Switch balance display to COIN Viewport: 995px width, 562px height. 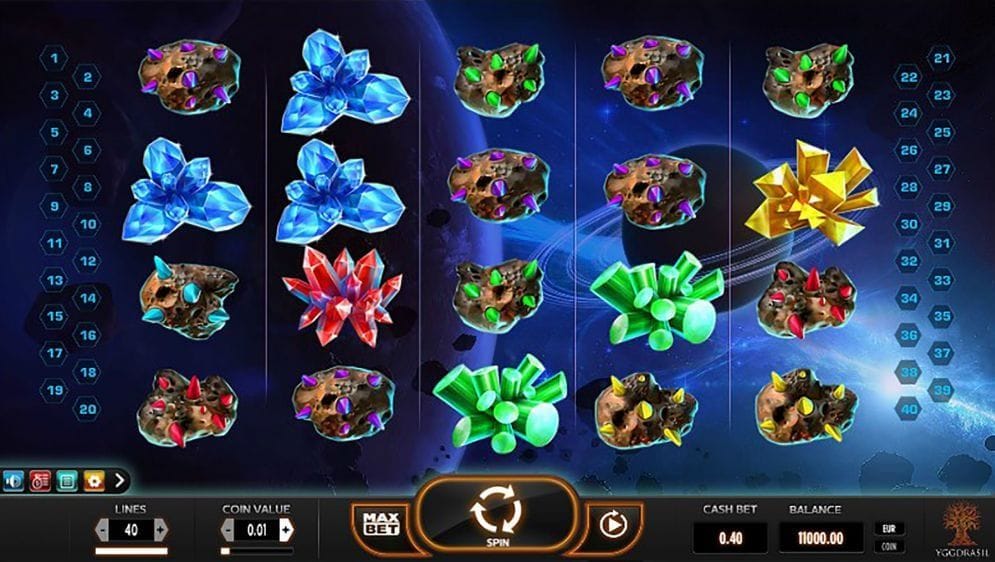click(x=886, y=546)
